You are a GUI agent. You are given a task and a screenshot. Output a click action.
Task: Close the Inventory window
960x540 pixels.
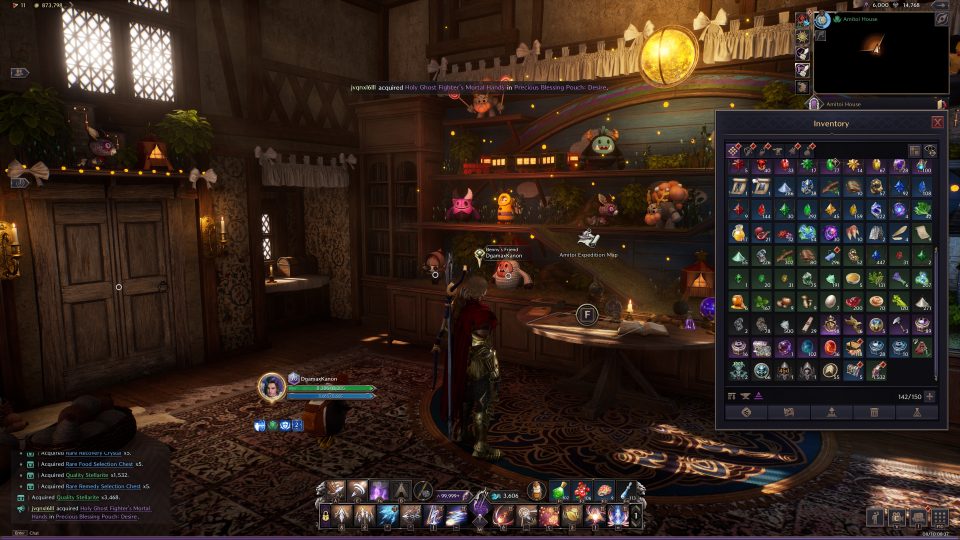point(937,122)
